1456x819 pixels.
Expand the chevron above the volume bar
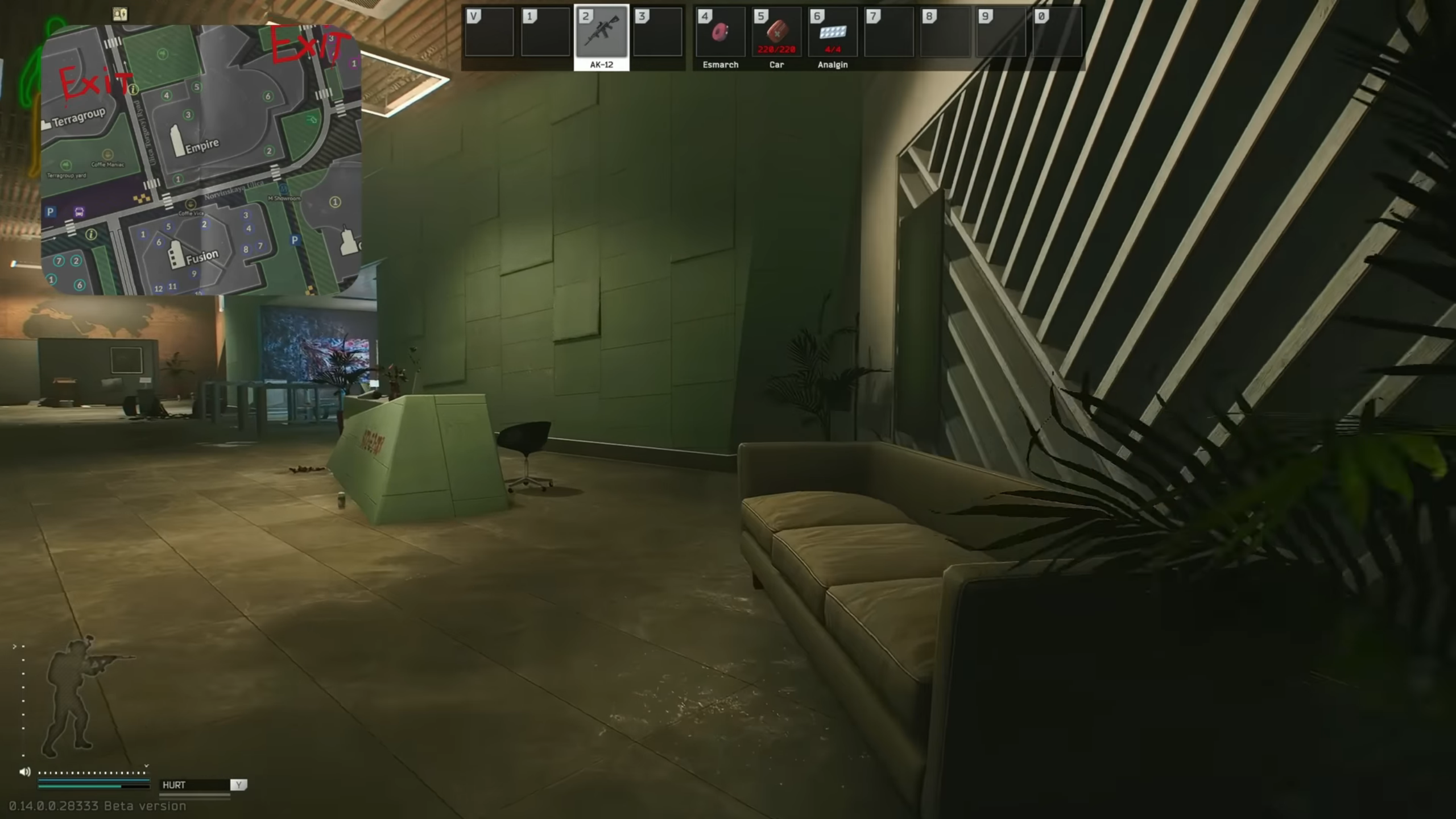pyautogui.click(x=146, y=766)
